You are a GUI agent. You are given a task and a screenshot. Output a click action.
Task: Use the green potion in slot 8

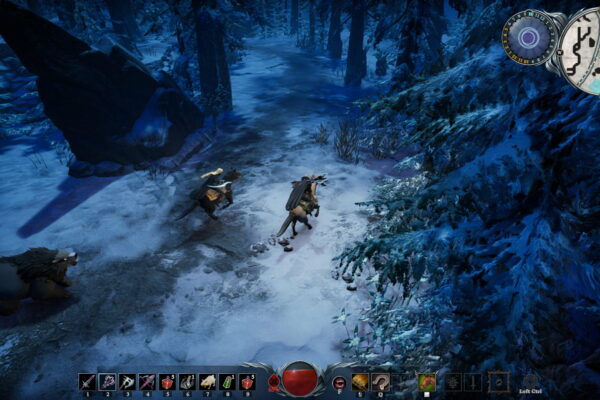click(227, 381)
